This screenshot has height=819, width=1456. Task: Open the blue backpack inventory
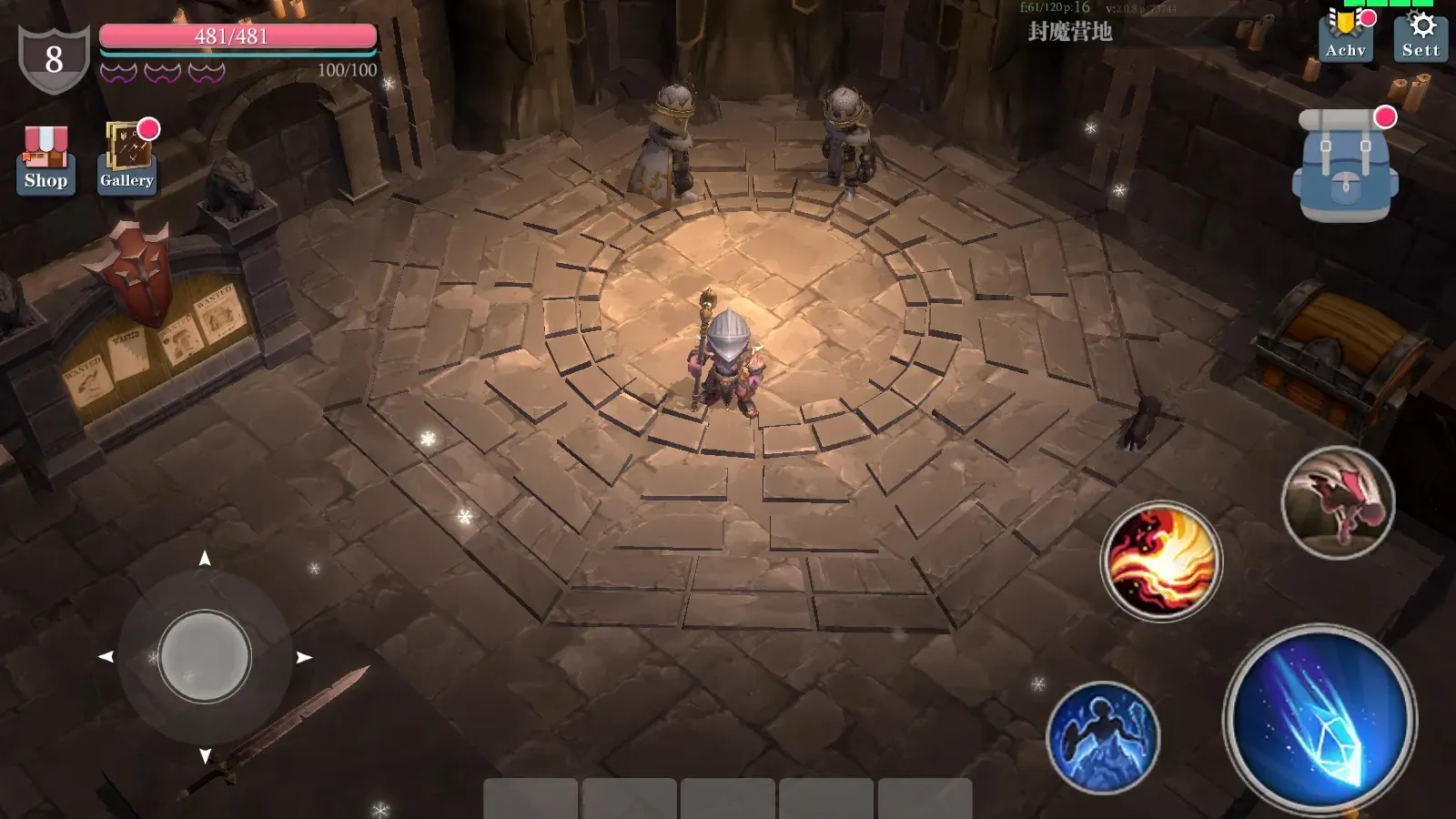point(1344,167)
